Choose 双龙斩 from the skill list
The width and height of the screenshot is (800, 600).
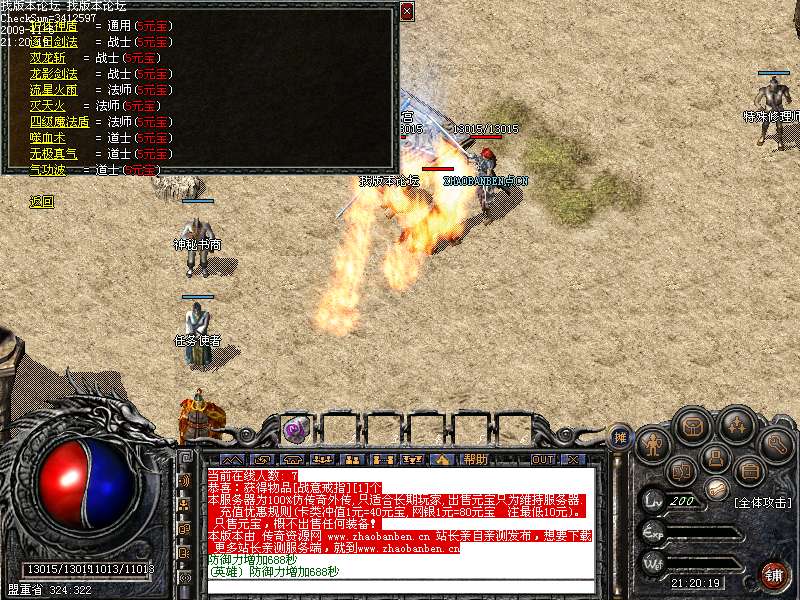[47, 58]
